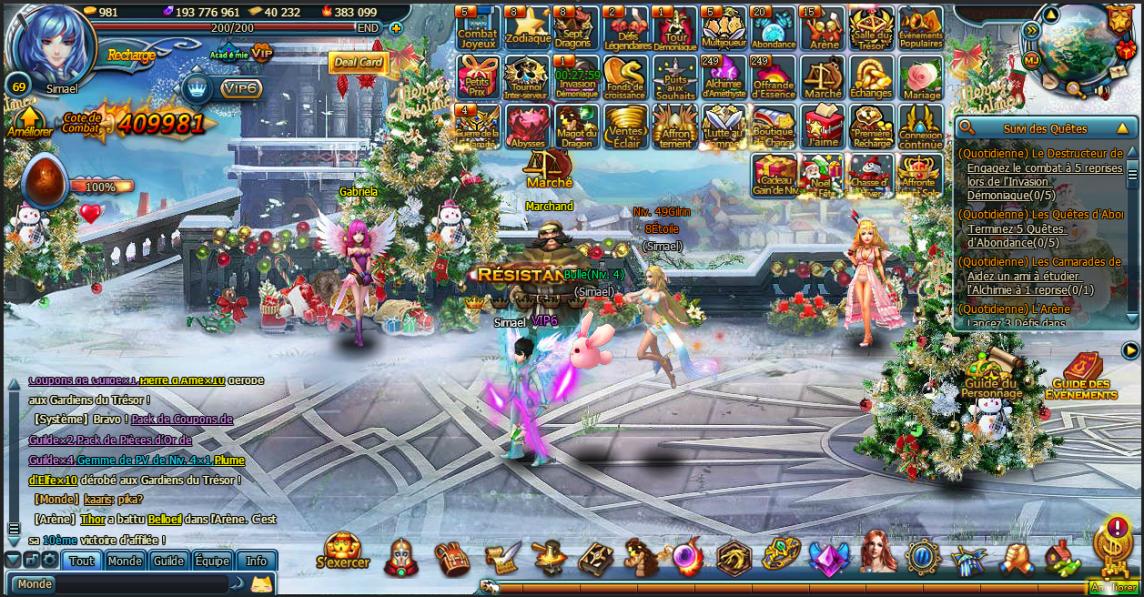Add endurance with the plus button
1144x597 pixels.
pos(396,28)
